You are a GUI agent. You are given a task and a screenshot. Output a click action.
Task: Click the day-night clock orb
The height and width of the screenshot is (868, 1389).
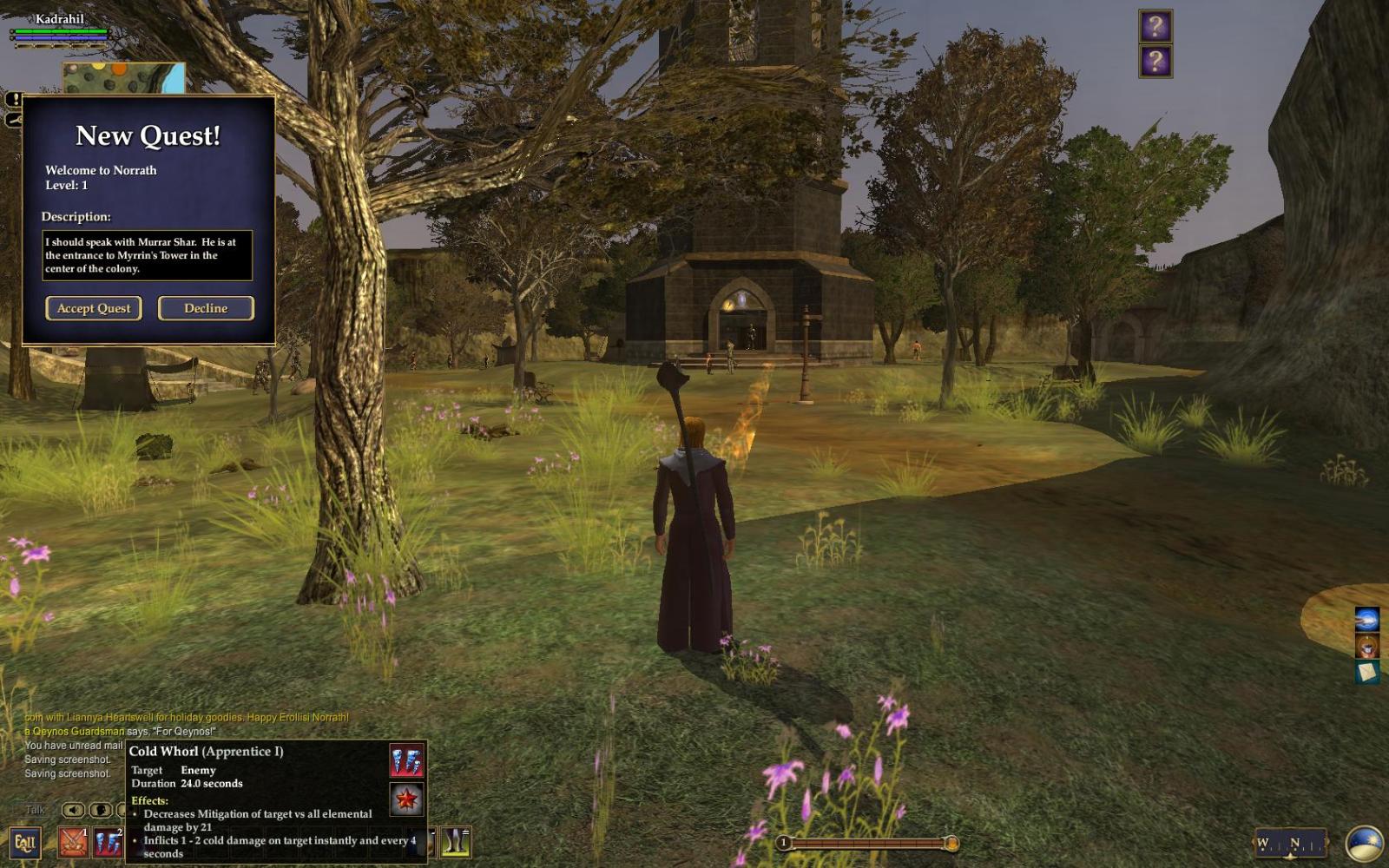[1364, 844]
